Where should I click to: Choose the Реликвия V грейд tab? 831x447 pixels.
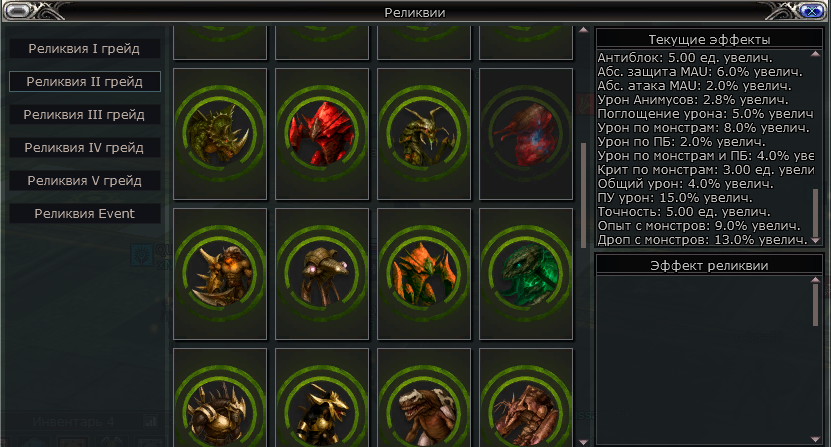point(84,180)
